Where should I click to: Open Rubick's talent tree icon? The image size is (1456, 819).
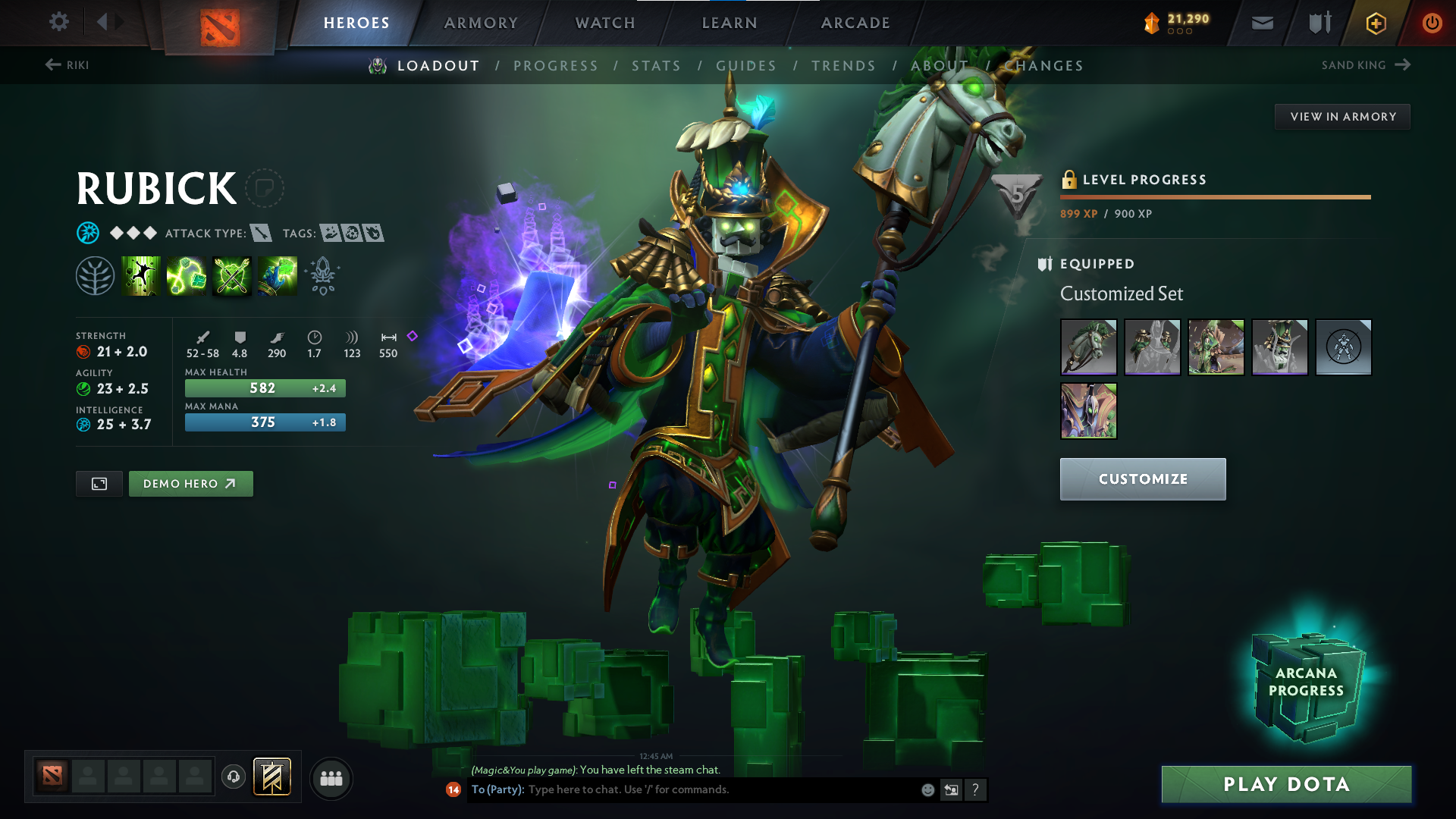point(96,275)
